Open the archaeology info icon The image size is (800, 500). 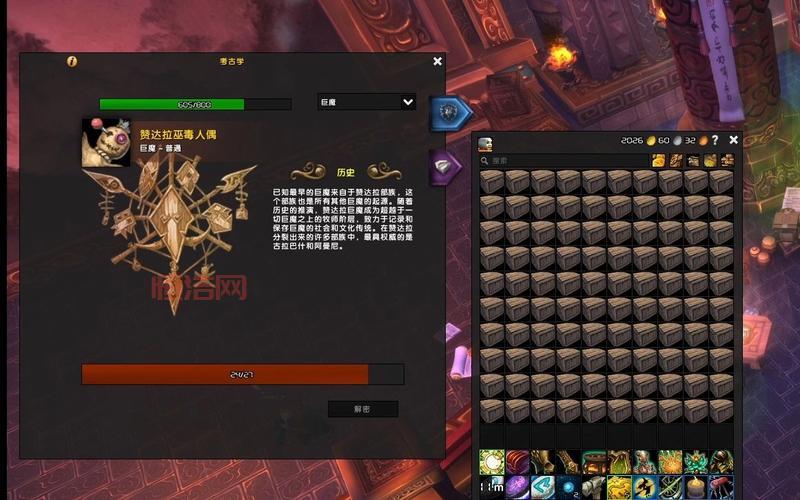pos(71,61)
